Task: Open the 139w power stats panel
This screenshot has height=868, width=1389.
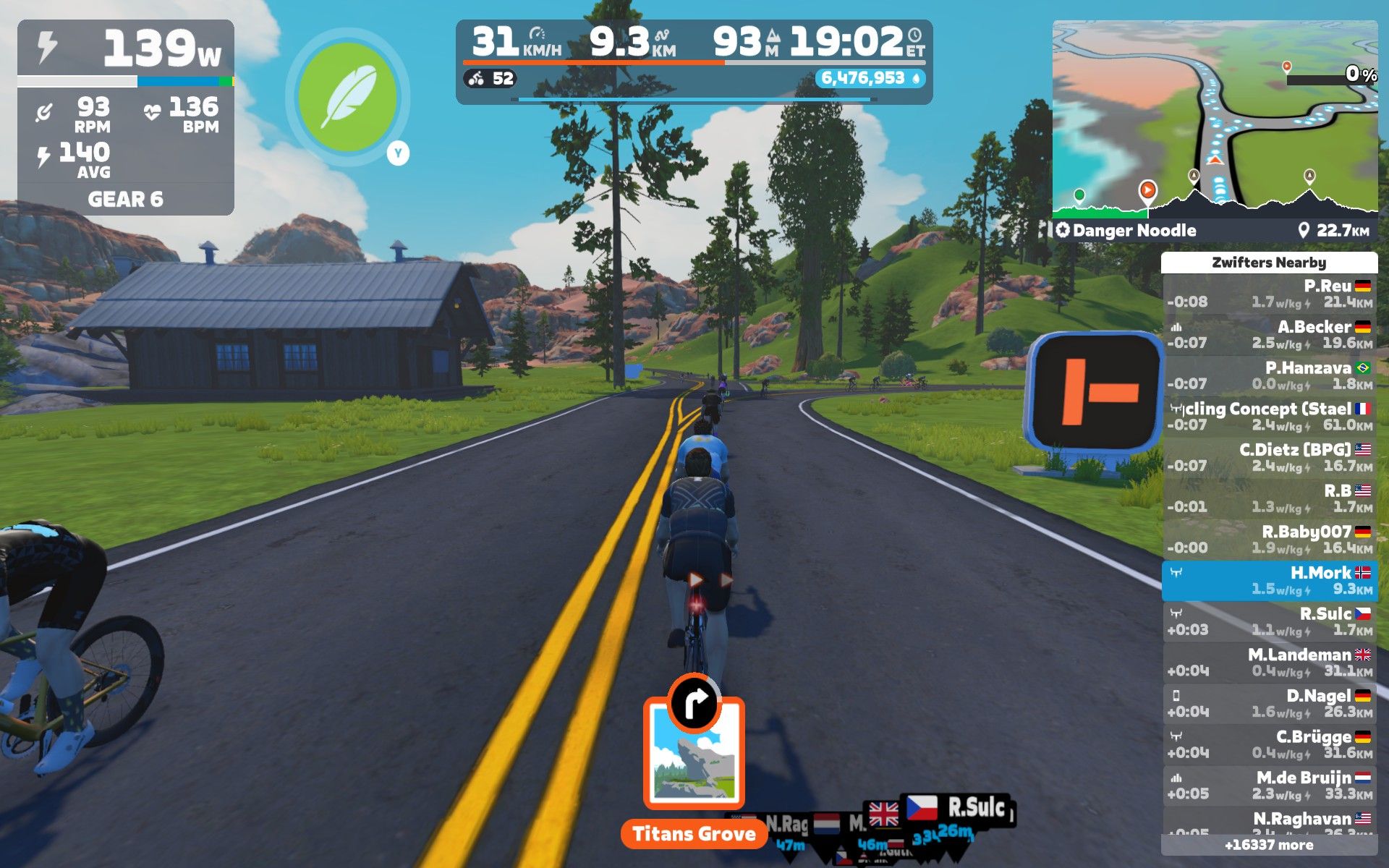Action: point(125,116)
